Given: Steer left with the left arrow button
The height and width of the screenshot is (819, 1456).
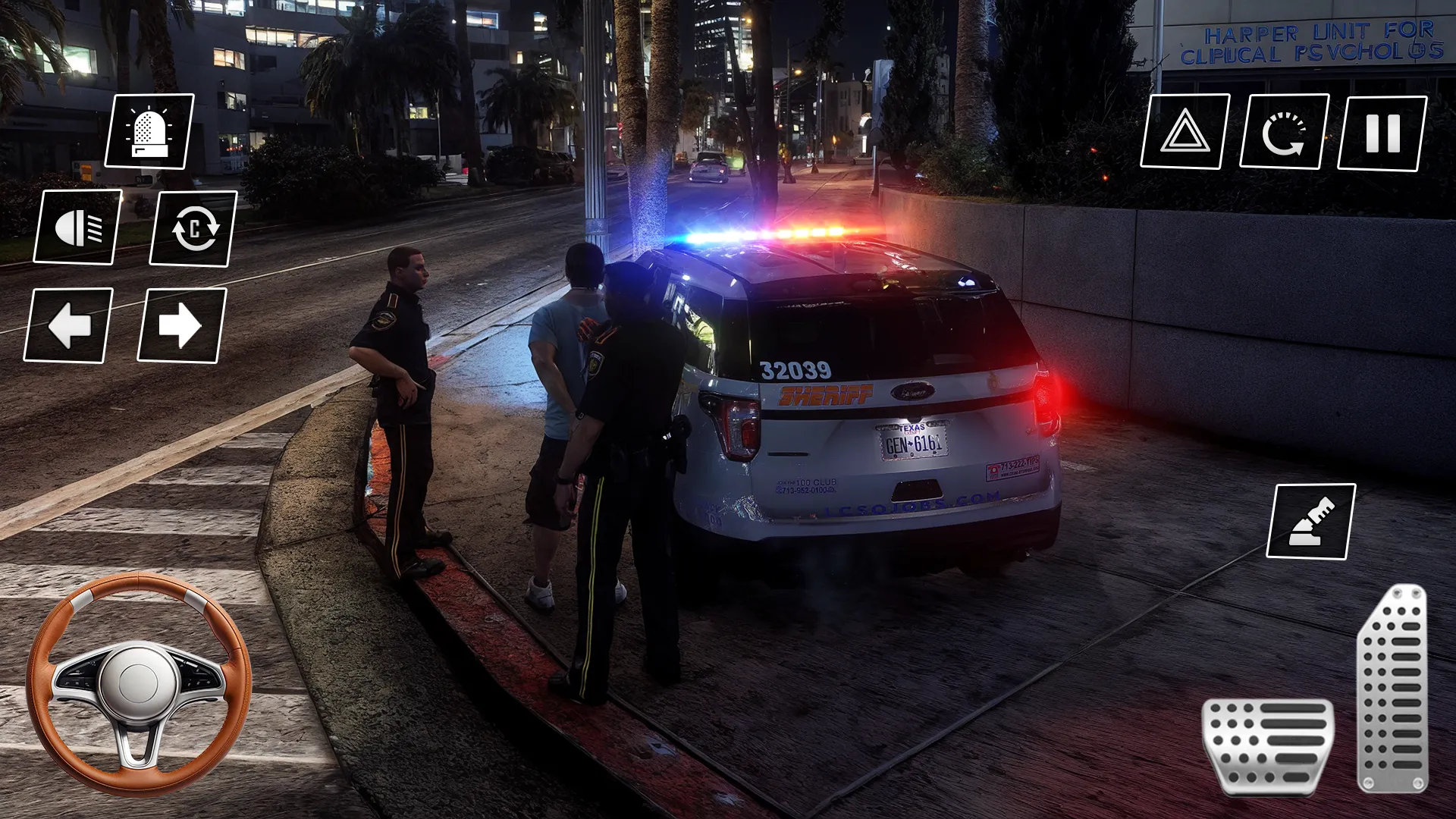Looking at the screenshot, I should (x=68, y=325).
